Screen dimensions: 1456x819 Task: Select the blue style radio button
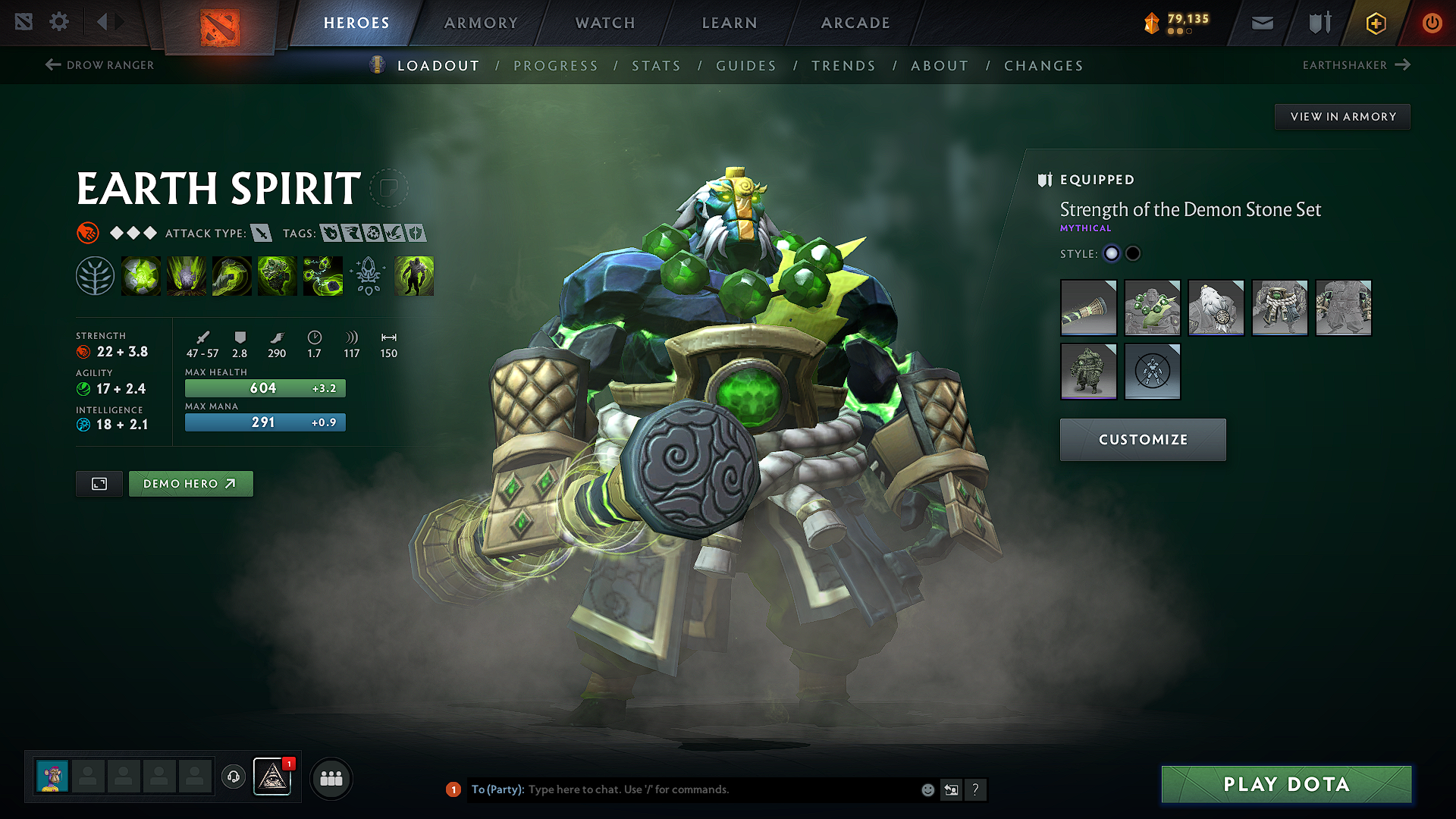point(1111,253)
